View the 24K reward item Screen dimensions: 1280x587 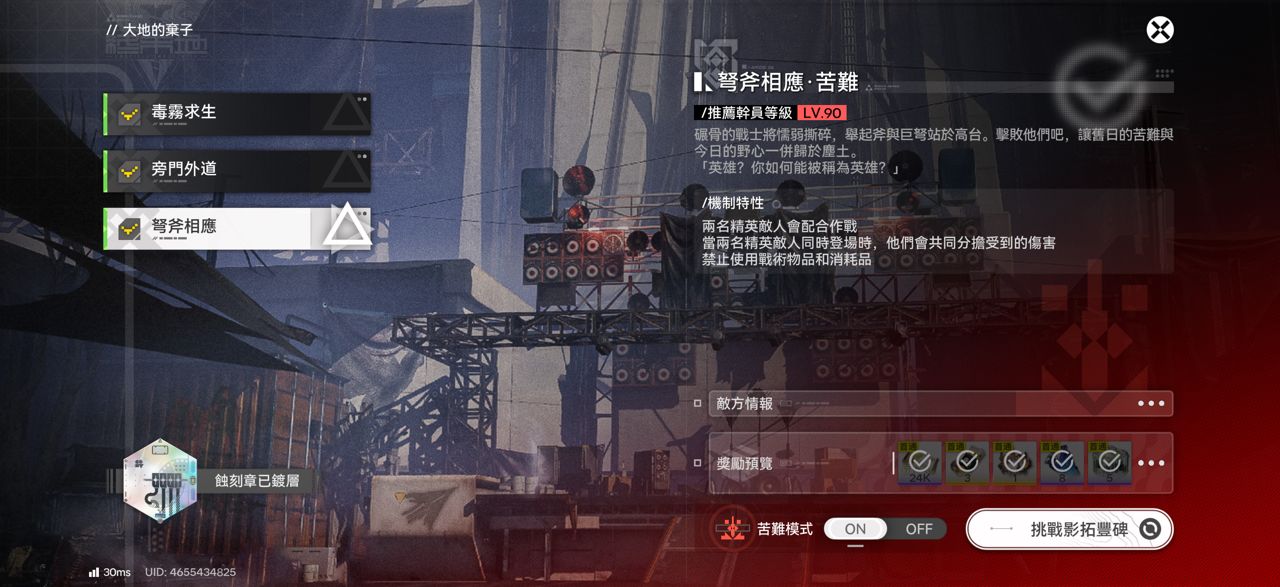pyautogui.click(x=918, y=463)
